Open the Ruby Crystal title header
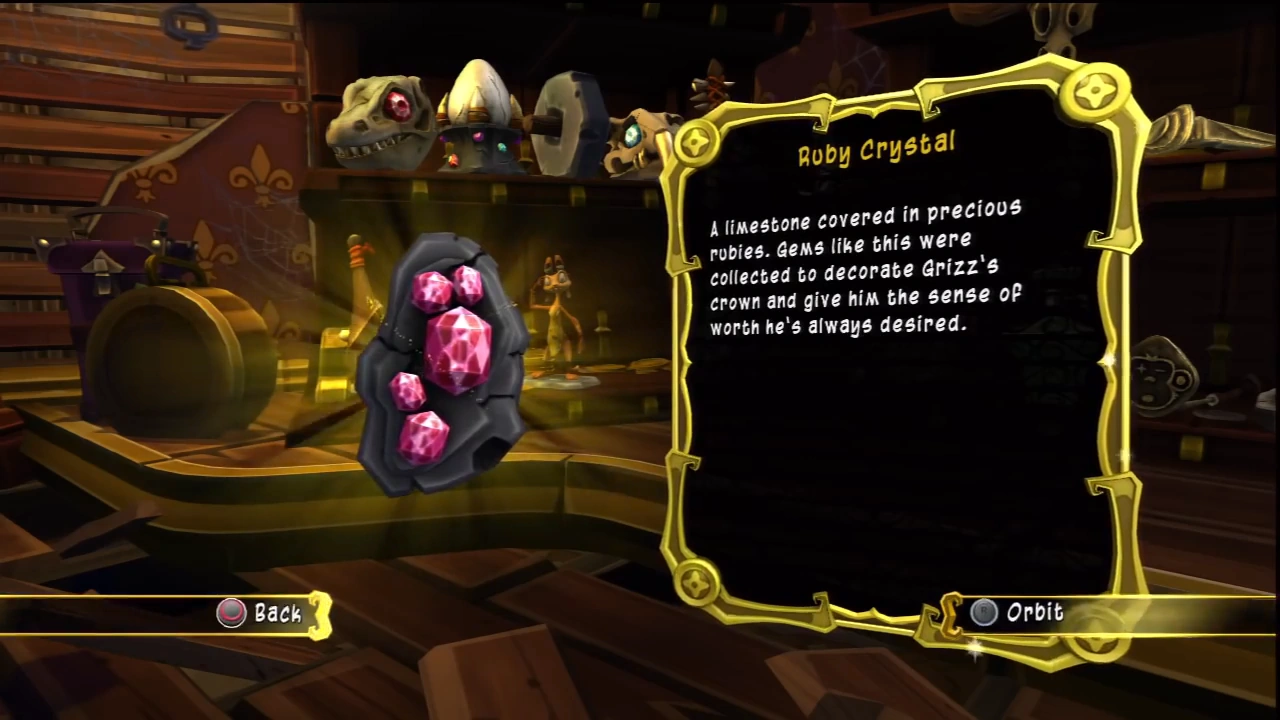This screenshot has width=1280, height=720. tap(875, 150)
